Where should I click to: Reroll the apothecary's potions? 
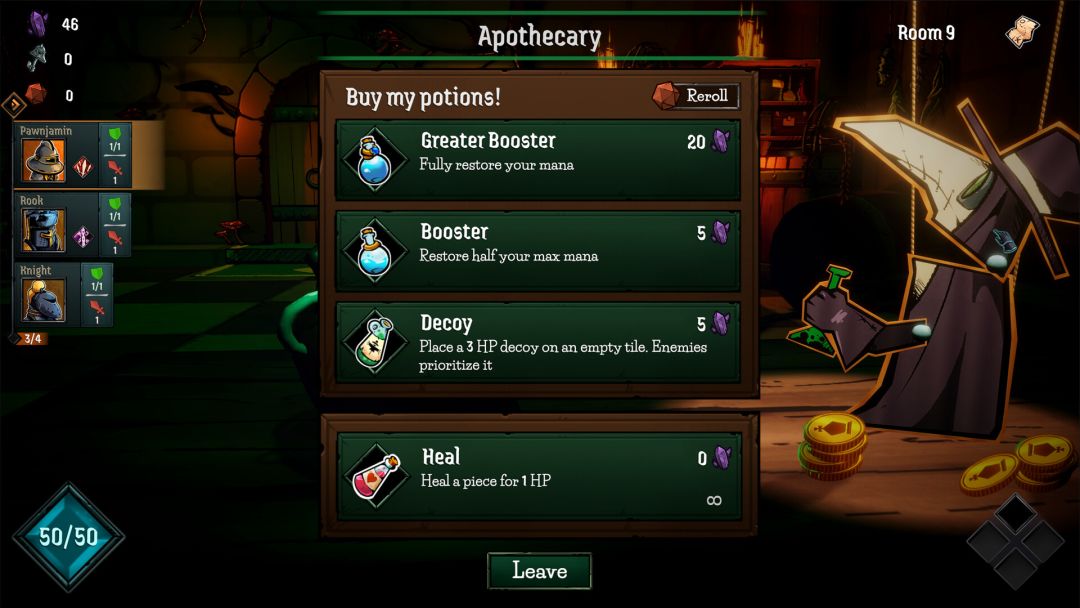[x=696, y=96]
